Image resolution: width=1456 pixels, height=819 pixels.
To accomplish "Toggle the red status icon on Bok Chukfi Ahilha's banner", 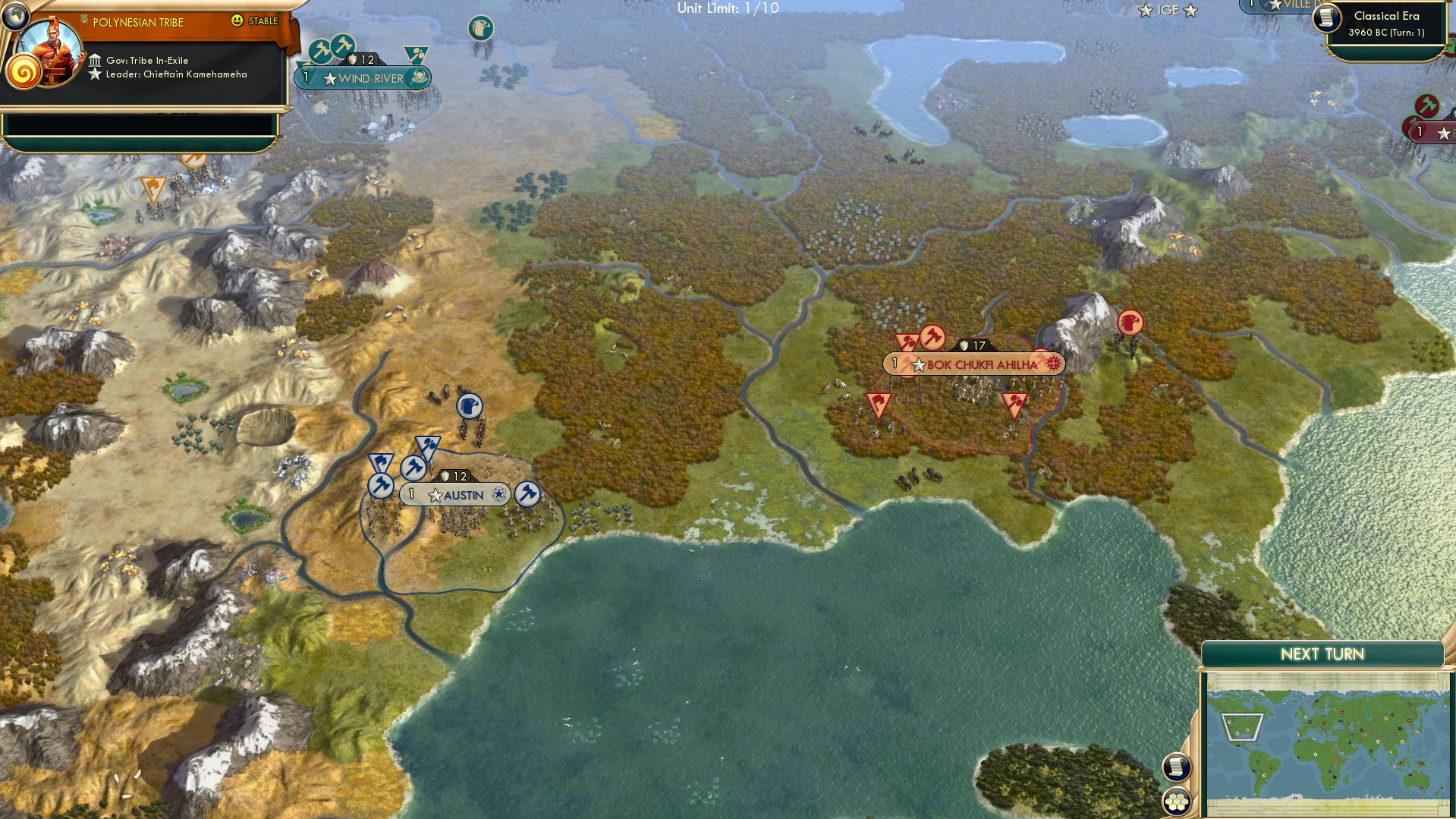I will pos(1053,364).
